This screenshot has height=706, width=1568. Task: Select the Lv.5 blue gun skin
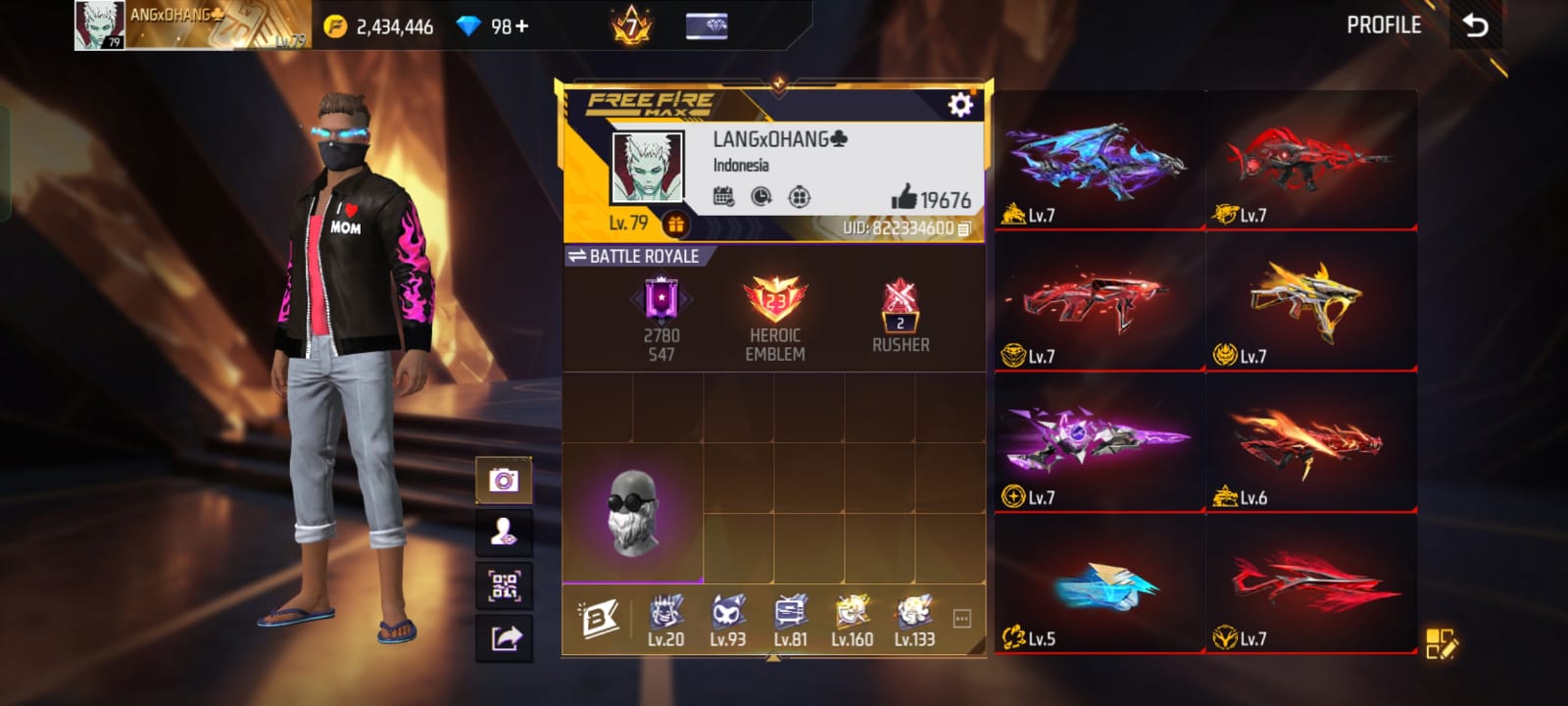click(x=1098, y=584)
